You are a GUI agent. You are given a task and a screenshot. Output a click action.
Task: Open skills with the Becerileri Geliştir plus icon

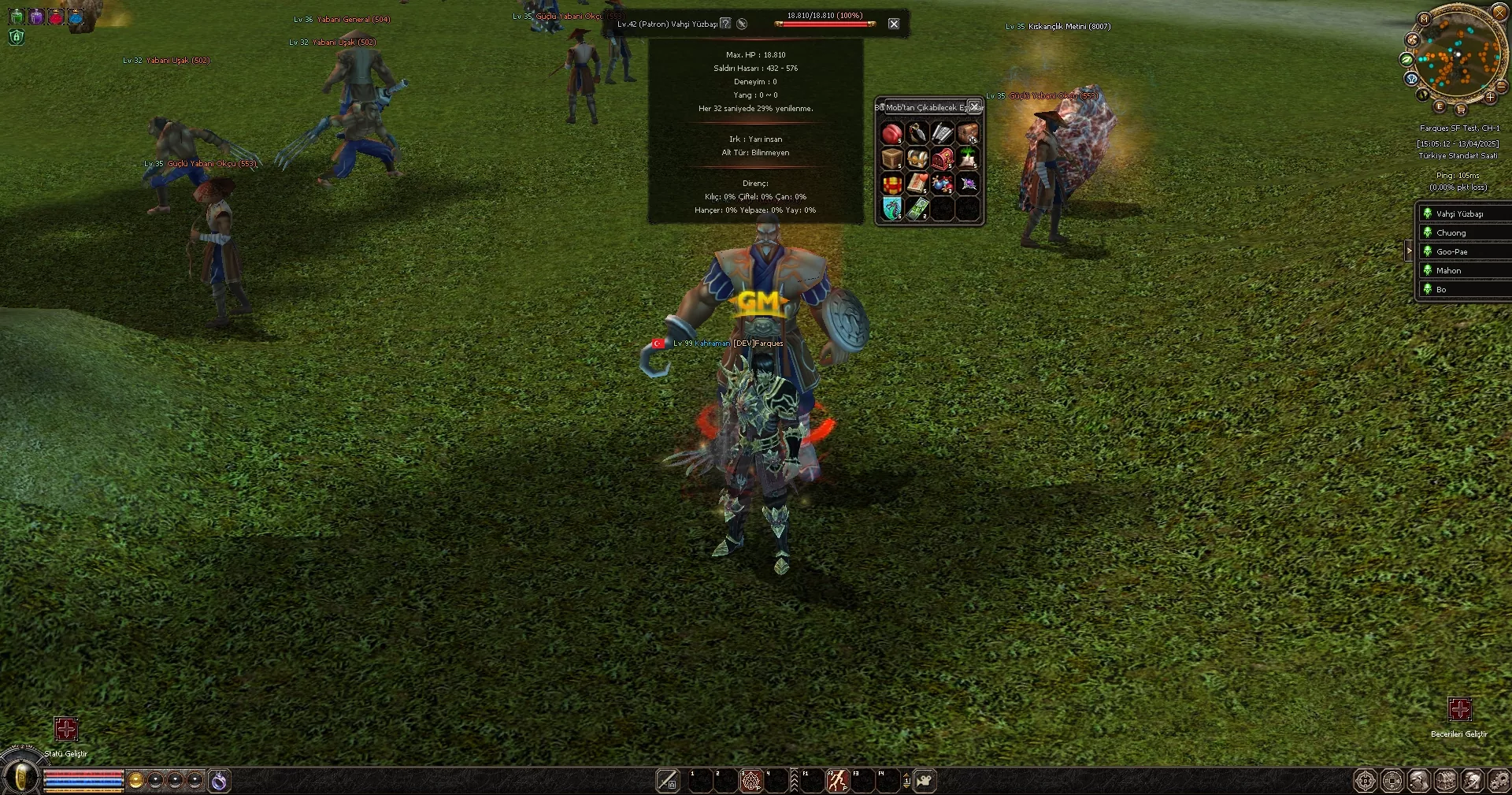click(1461, 710)
